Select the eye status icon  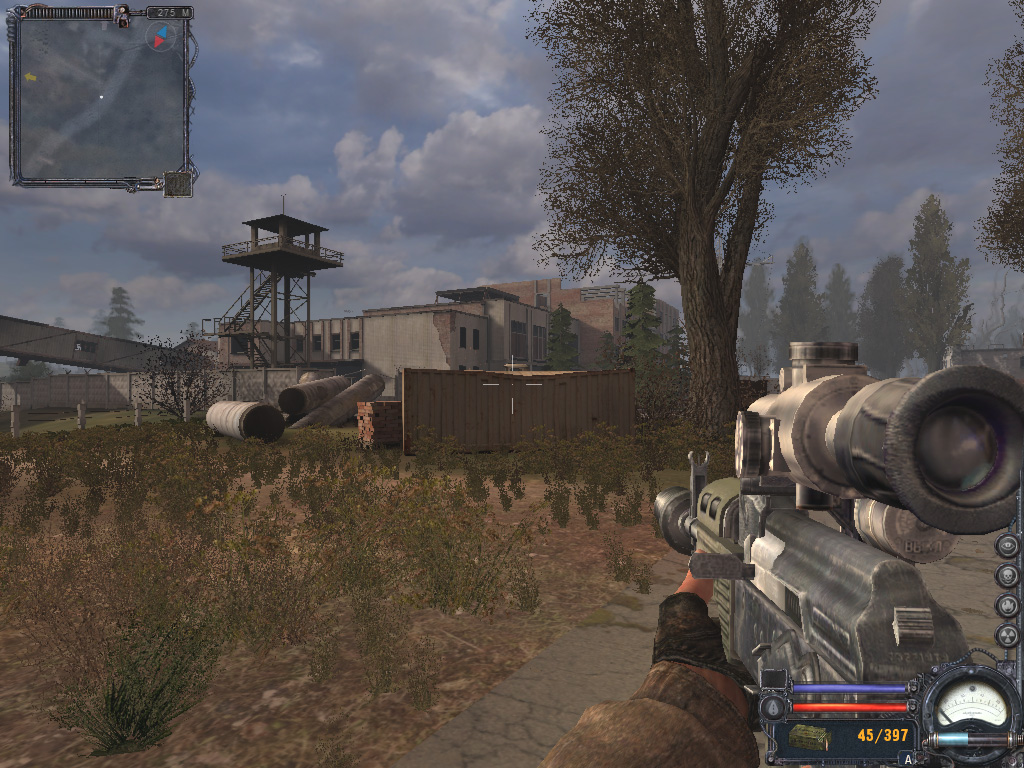click(x=1007, y=546)
